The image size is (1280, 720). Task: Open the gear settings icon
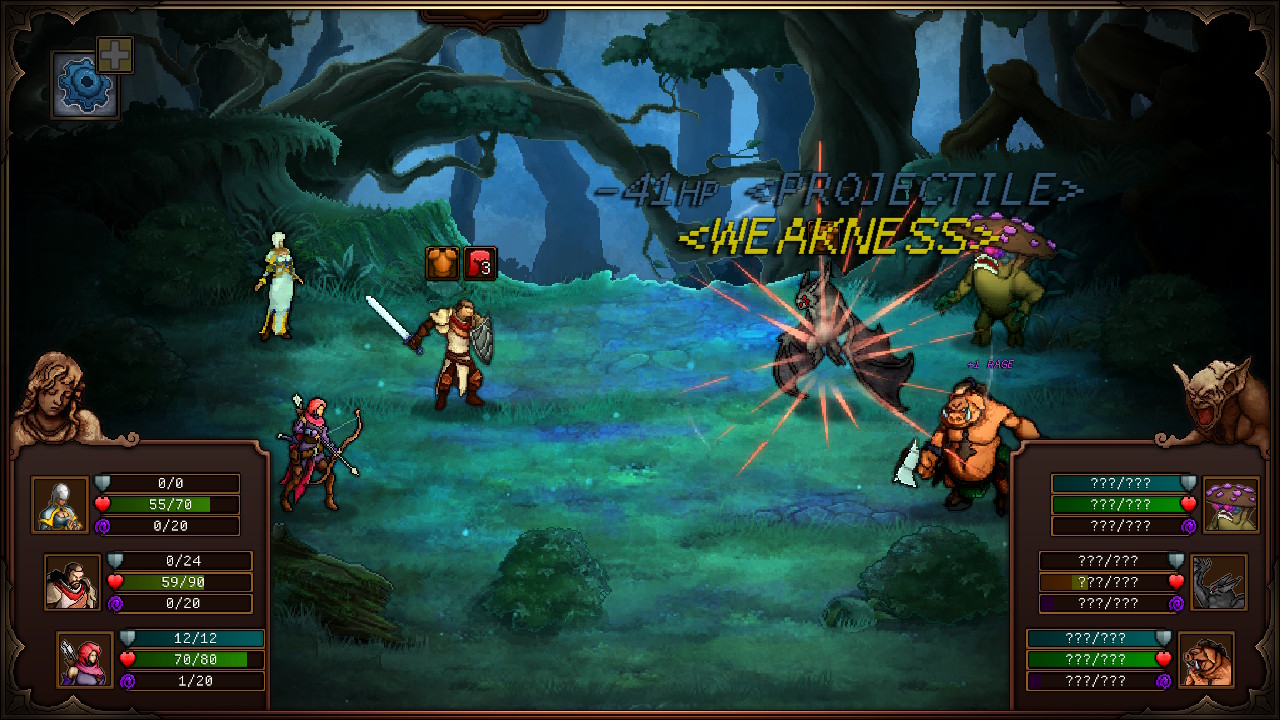coord(84,84)
